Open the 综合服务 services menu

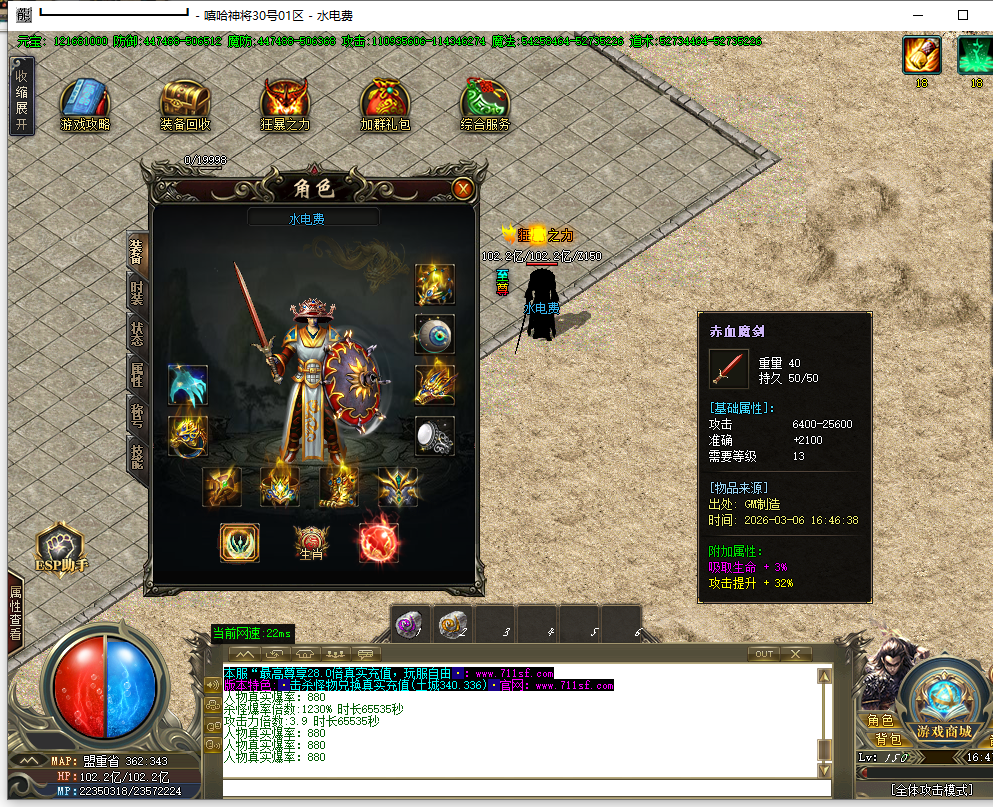485,104
